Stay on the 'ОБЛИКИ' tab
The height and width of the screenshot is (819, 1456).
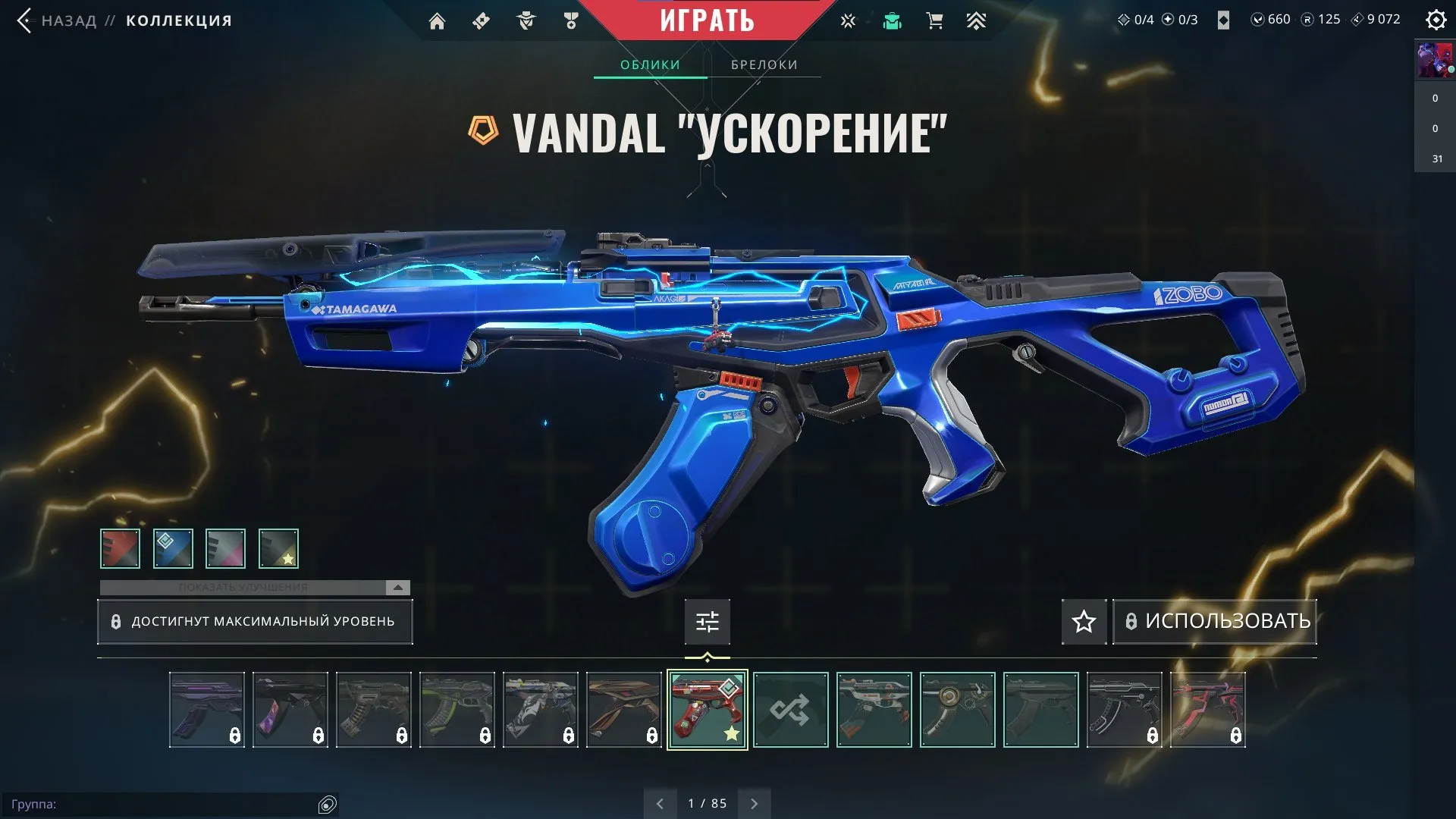(651, 64)
